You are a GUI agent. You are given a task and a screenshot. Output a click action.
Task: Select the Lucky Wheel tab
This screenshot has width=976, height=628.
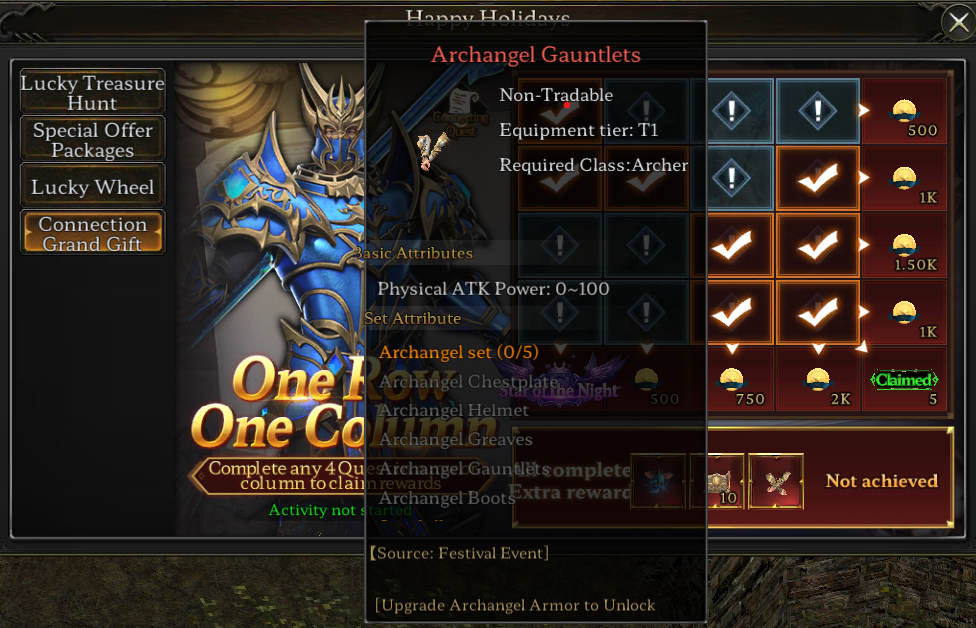tap(92, 187)
